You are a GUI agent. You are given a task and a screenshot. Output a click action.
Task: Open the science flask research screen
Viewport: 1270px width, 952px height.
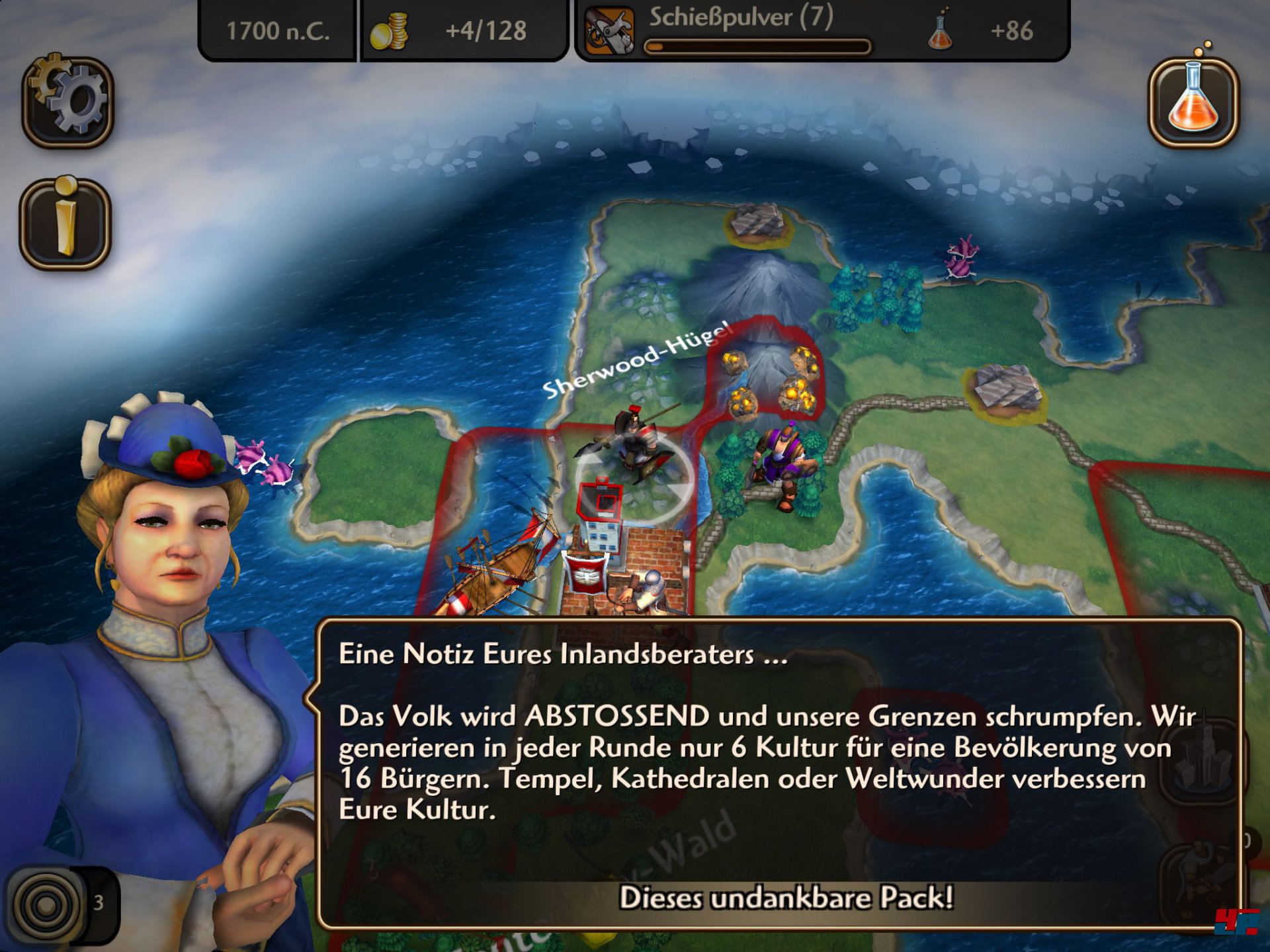pyautogui.click(x=1193, y=102)
